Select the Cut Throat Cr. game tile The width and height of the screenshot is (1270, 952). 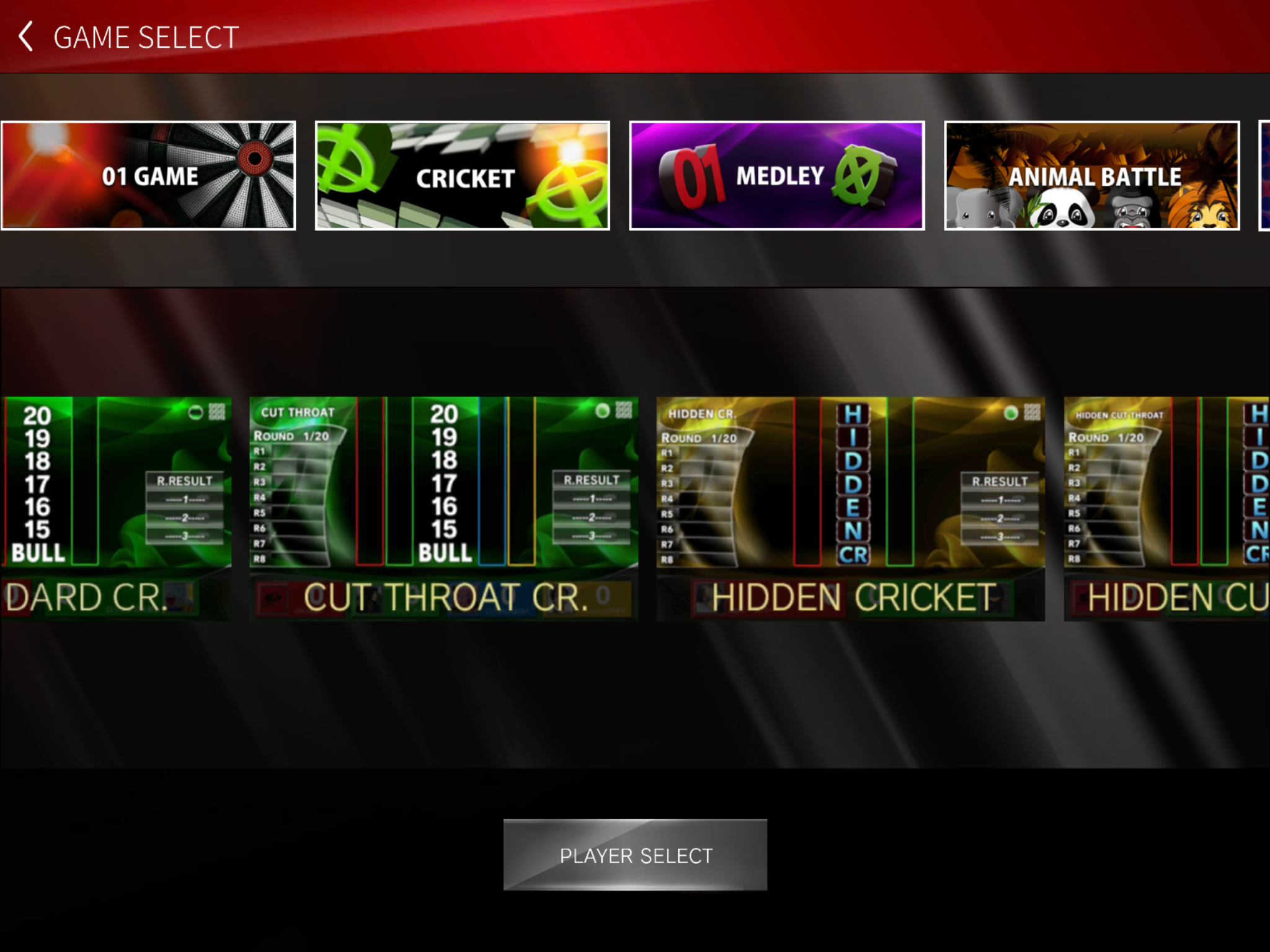(x=444, y=508)
